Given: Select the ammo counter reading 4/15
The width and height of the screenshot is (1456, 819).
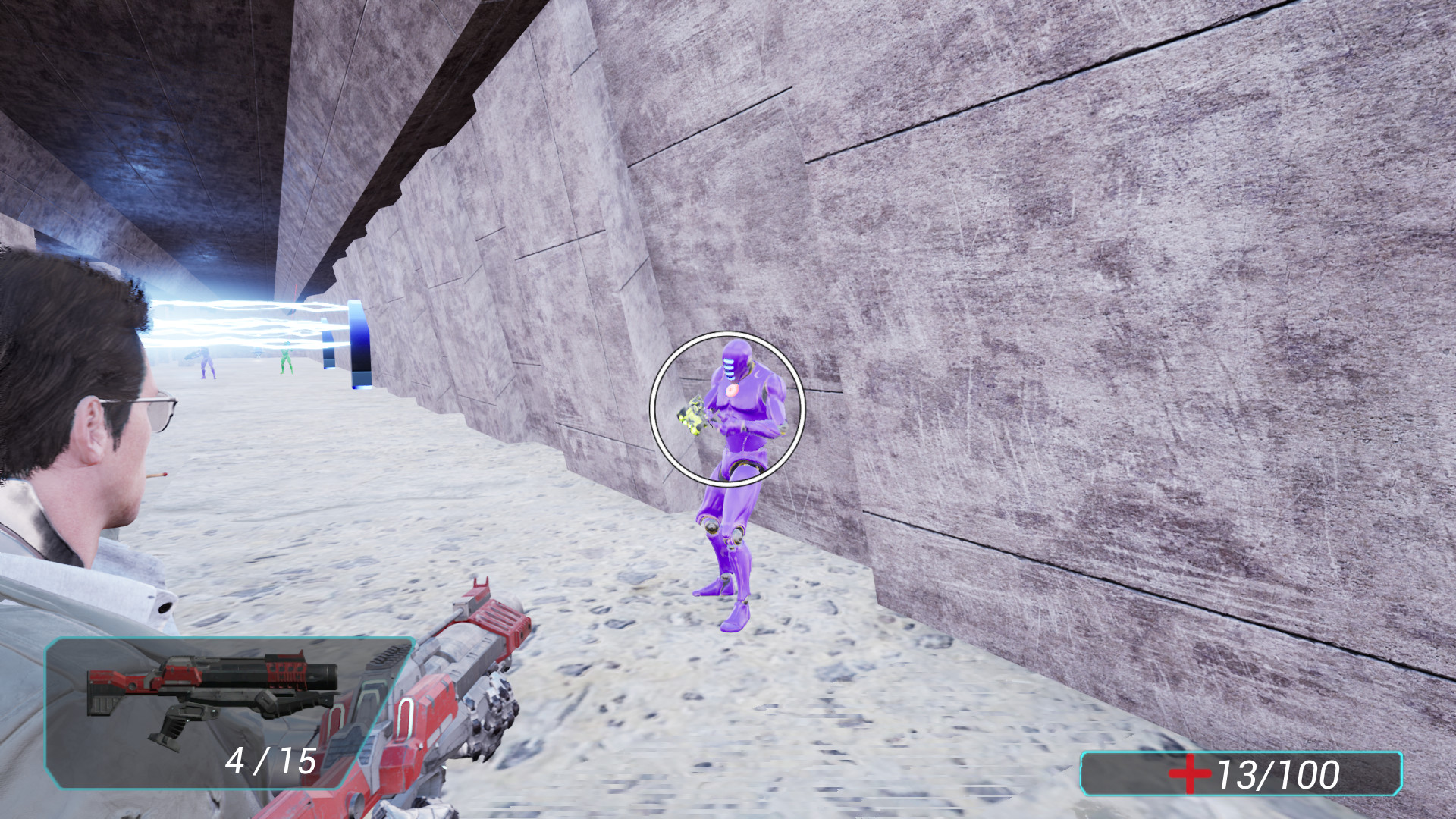Looking at the screenshot, I should coord(270,761).
